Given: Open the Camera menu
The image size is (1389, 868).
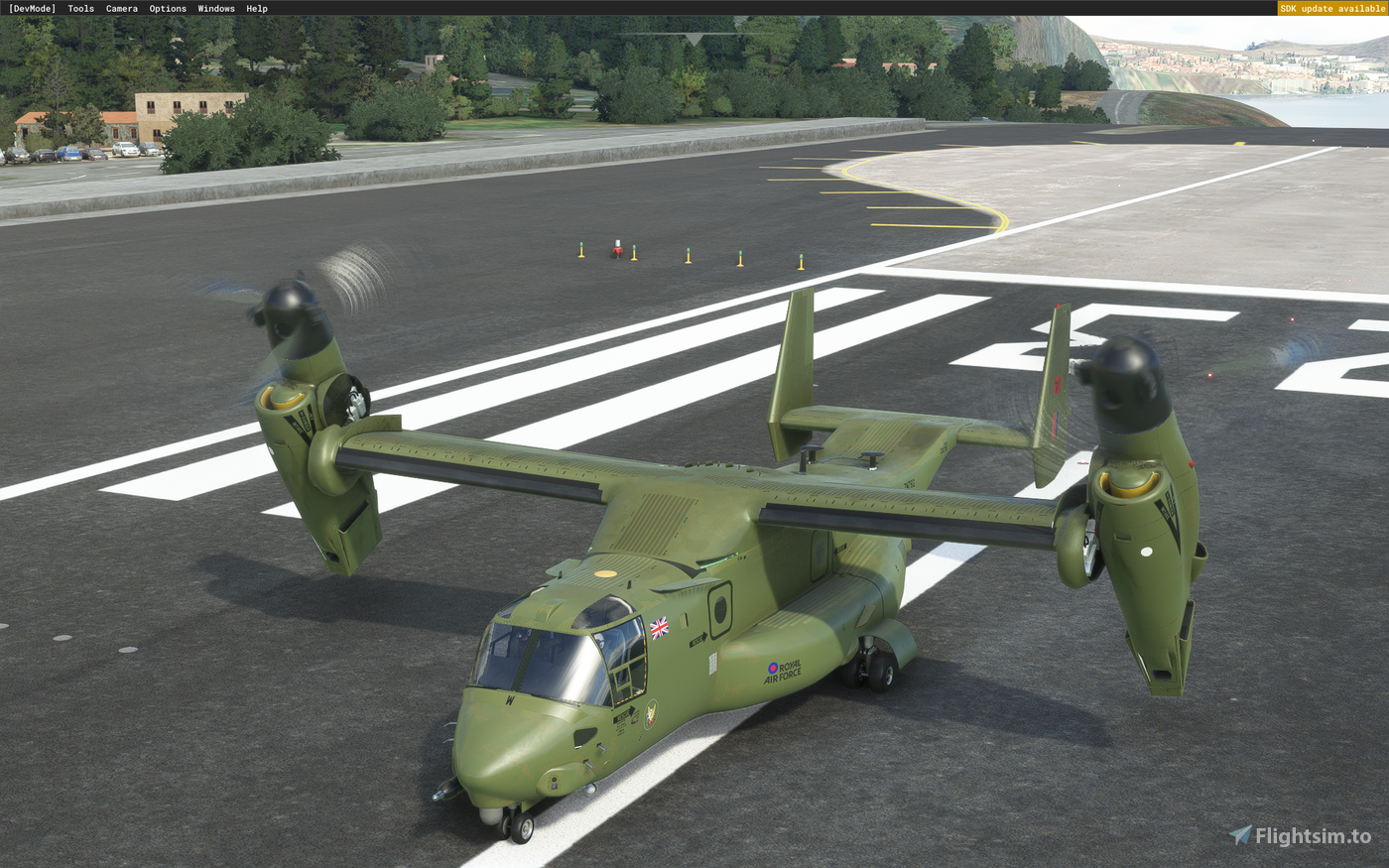Looking at the screenshot, I should click(121, 8).
